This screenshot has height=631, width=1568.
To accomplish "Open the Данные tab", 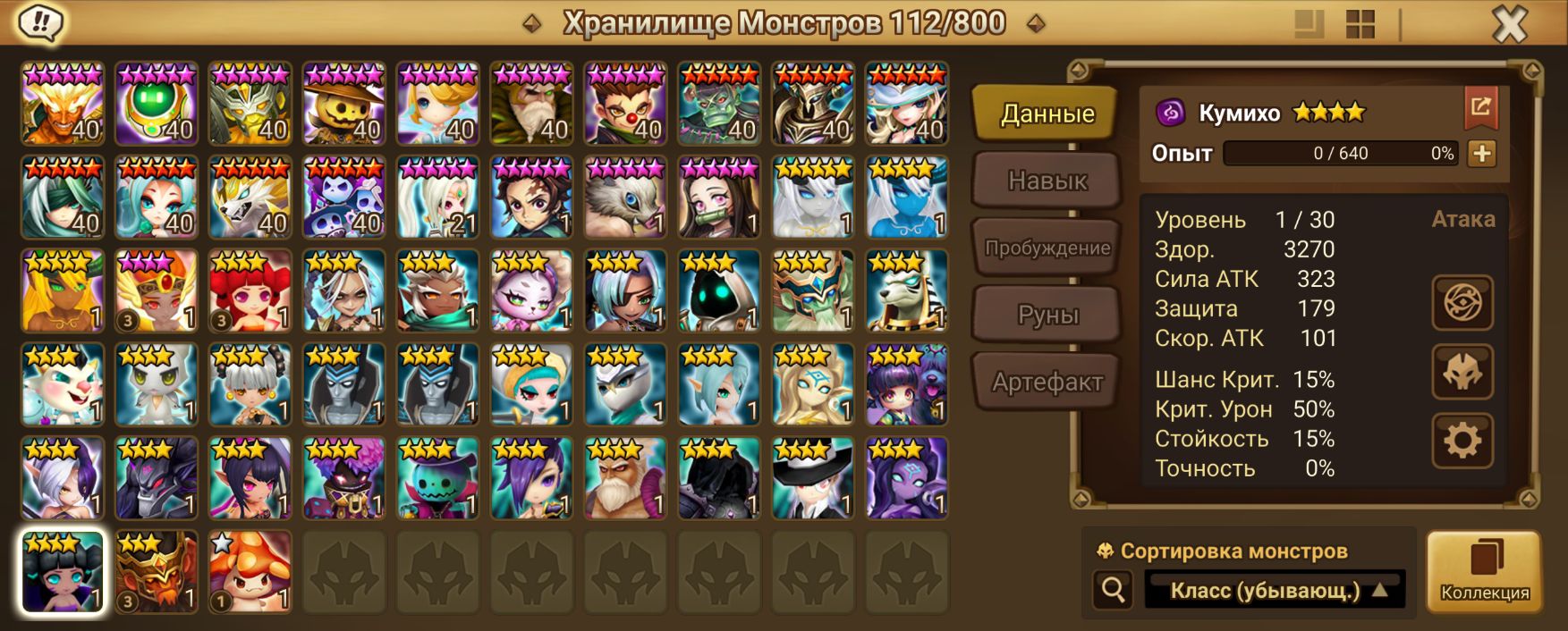I will pos(1047,114).
